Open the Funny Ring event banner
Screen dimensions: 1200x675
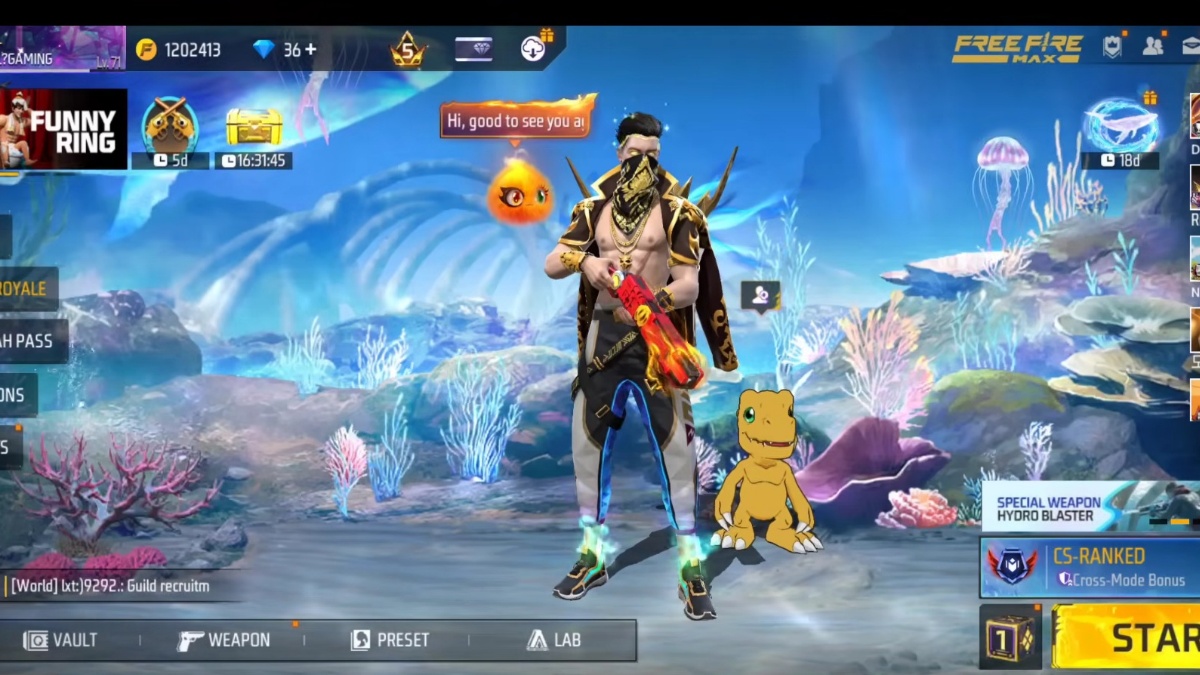point(64,129)
